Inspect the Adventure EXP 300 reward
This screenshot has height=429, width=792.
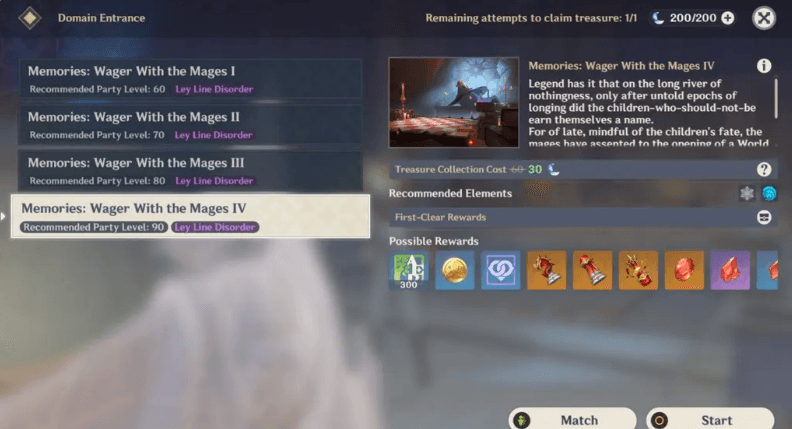click(408, 271)
